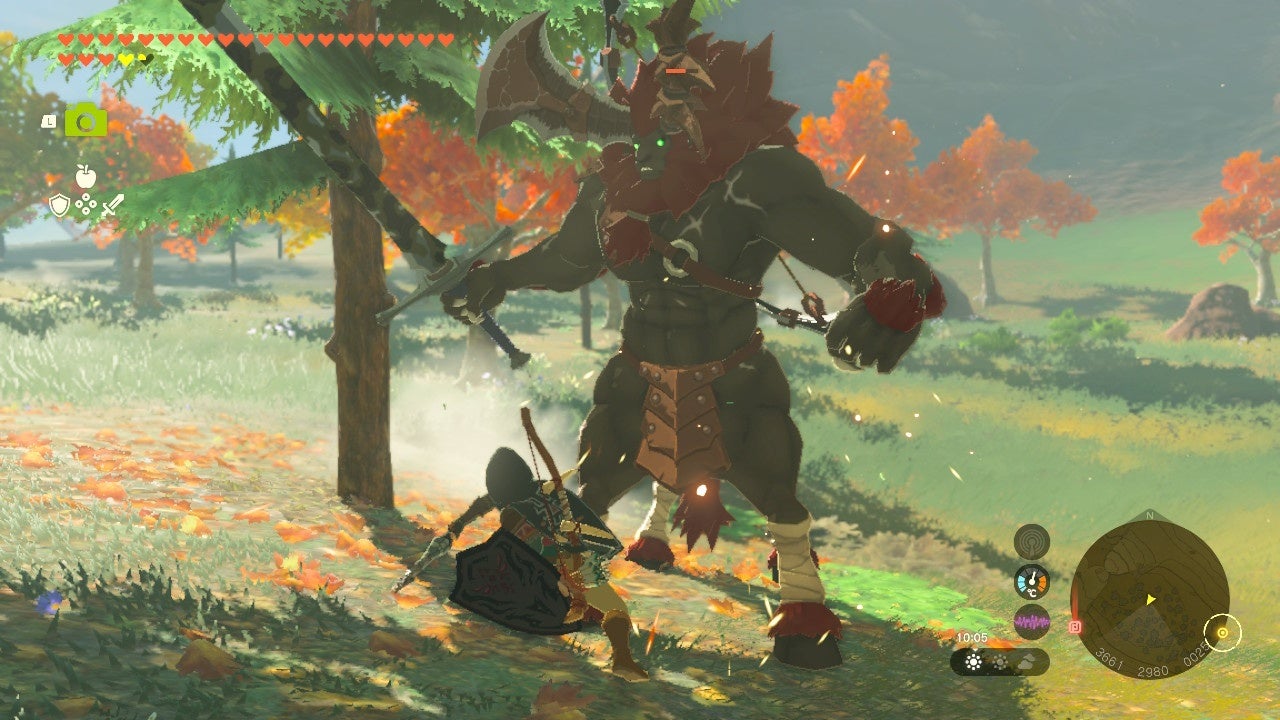
Task: Expand the N compass marker on minimap
Action: (1148, 514)
